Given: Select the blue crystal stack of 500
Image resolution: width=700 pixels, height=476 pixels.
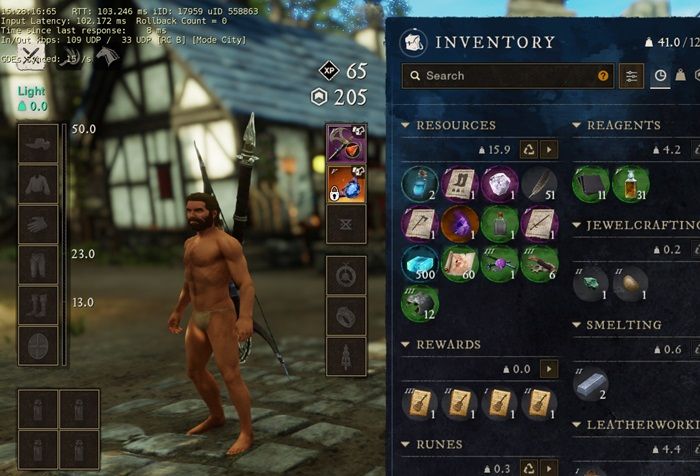Looking at the screenshot, I should pos(421,264).
